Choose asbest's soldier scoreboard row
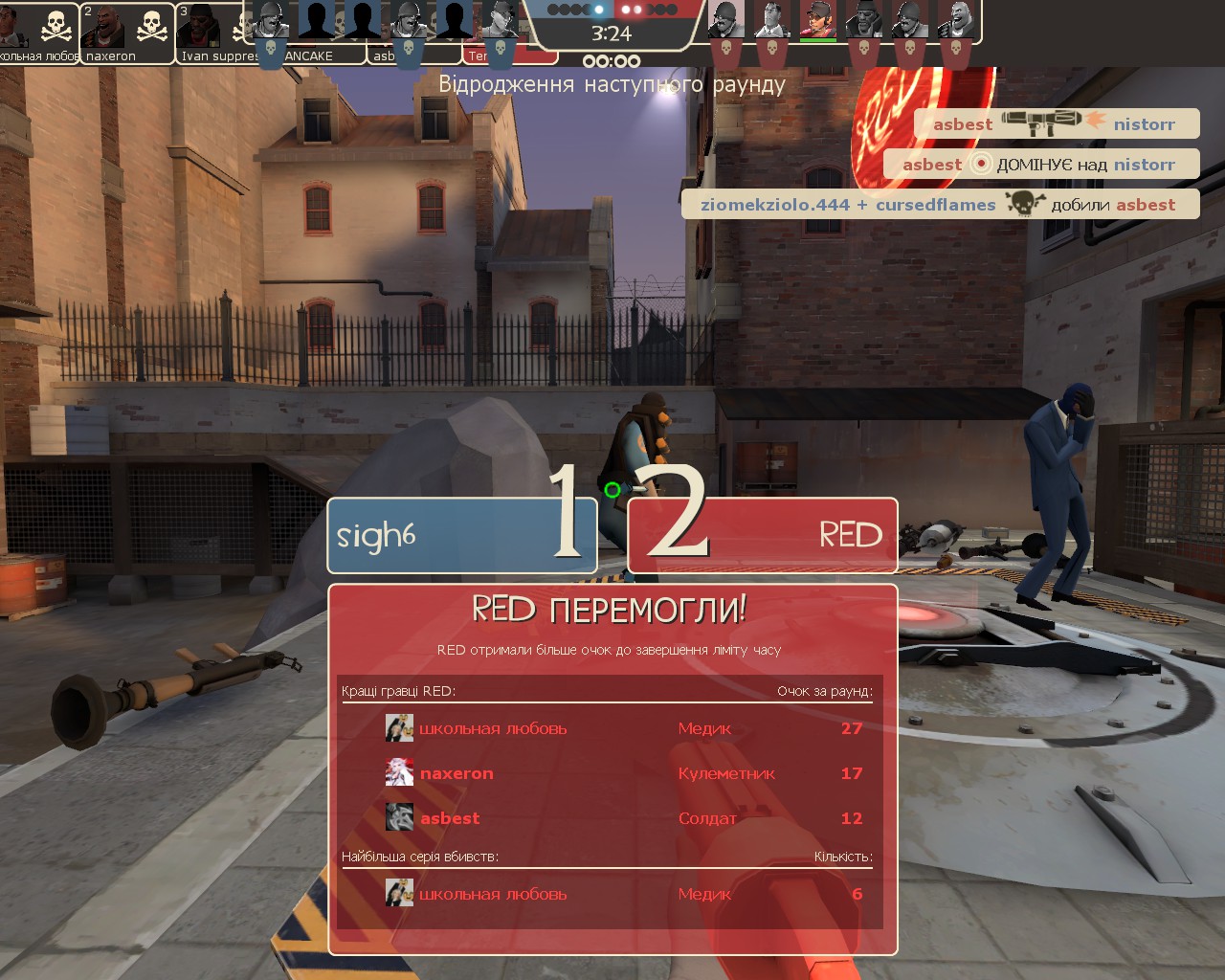This screenshot has width=1225, height=980. (612, 818)
